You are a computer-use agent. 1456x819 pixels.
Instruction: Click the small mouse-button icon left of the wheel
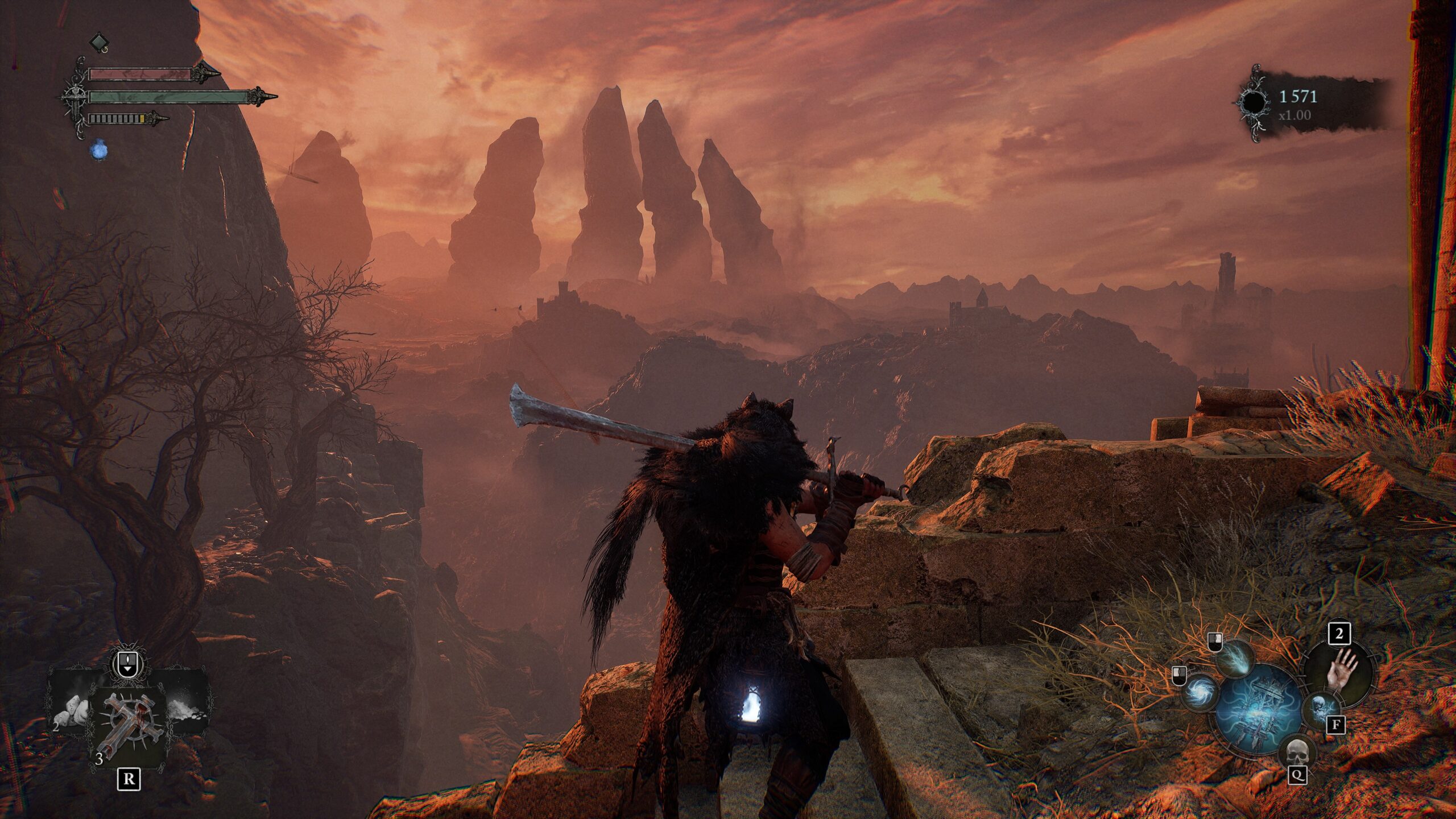pos(1178,677)
